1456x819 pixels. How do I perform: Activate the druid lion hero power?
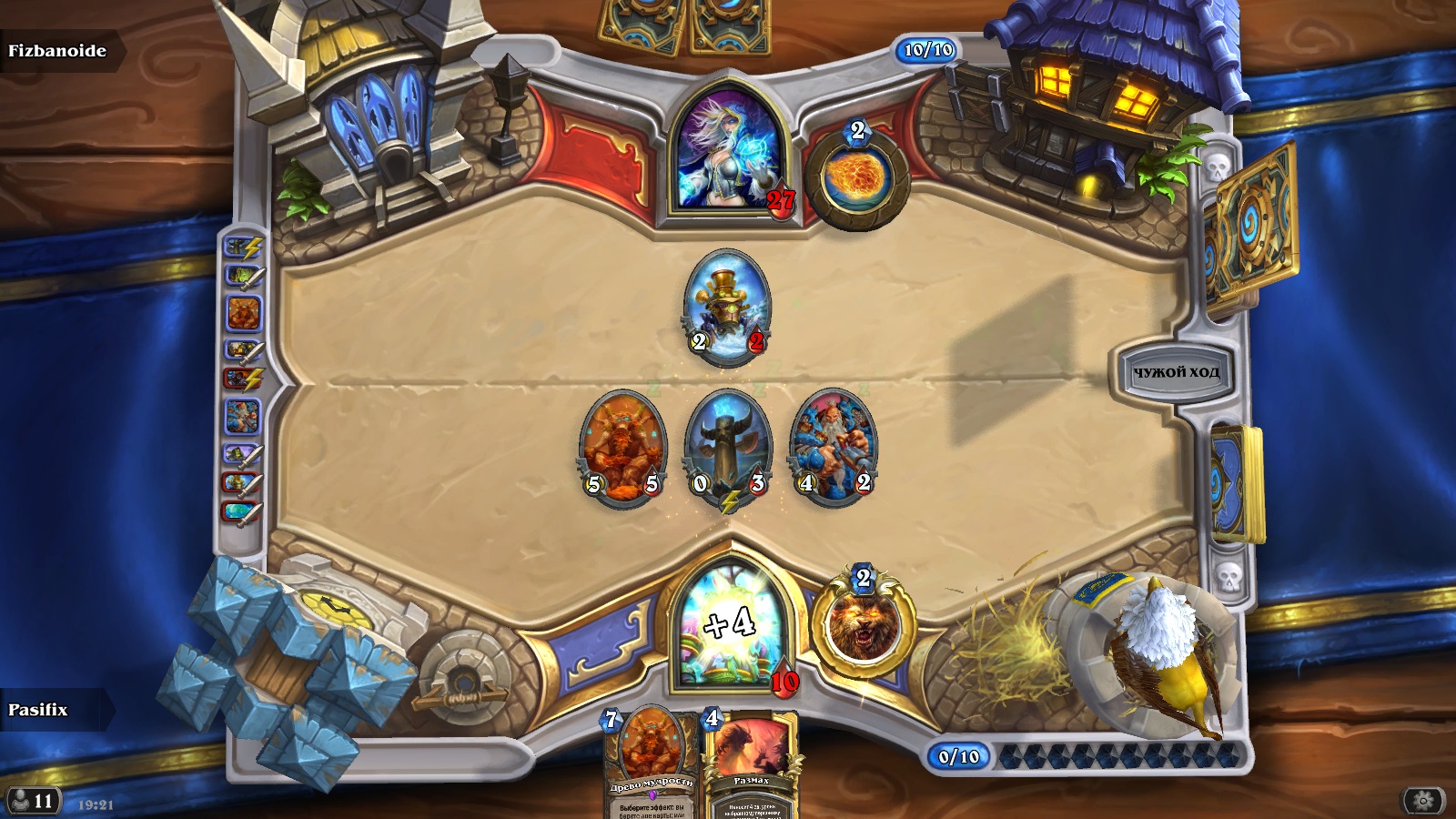[x=862, y=627]
